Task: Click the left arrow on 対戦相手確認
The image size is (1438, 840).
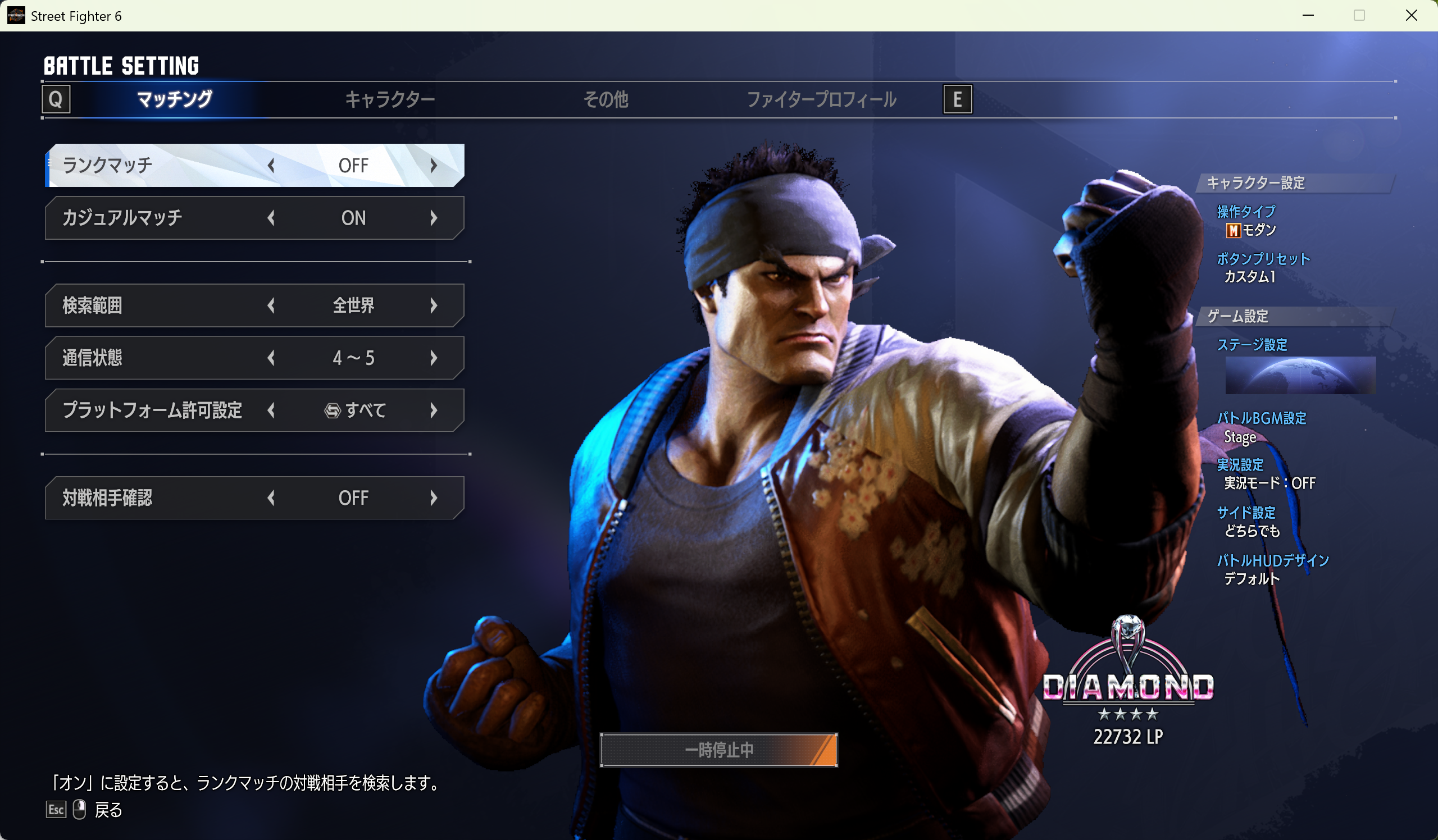Action: click(x=271, y=499)
